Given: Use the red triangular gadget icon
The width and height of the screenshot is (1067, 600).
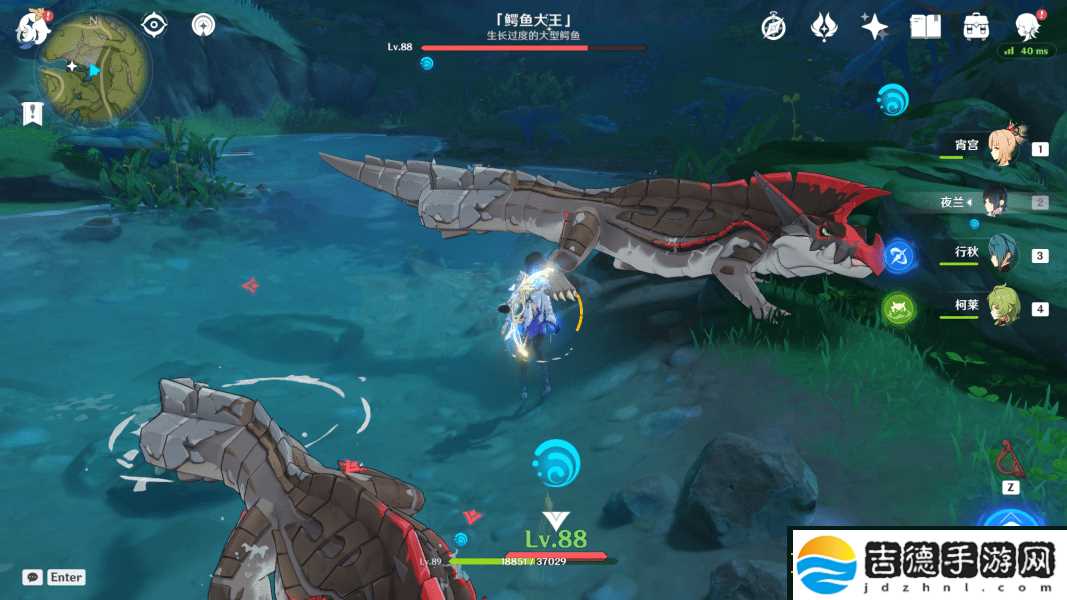Looking at the screenshot, I should (x=1007, y=460).
